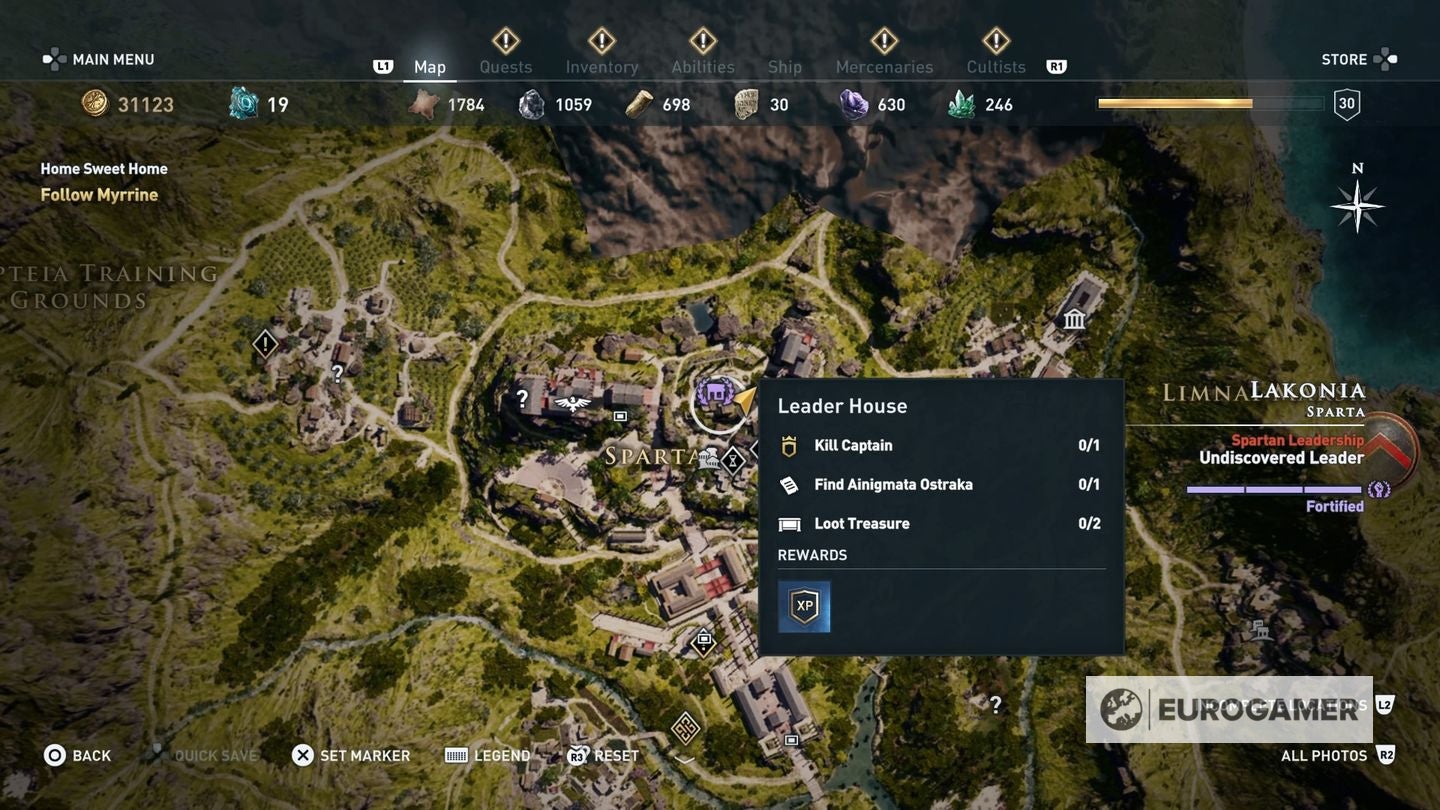This screenshot has height=810, width=1440.
Task: Click the iron metal resource icon
Action: pyautogui.click(x=529, y=104)
